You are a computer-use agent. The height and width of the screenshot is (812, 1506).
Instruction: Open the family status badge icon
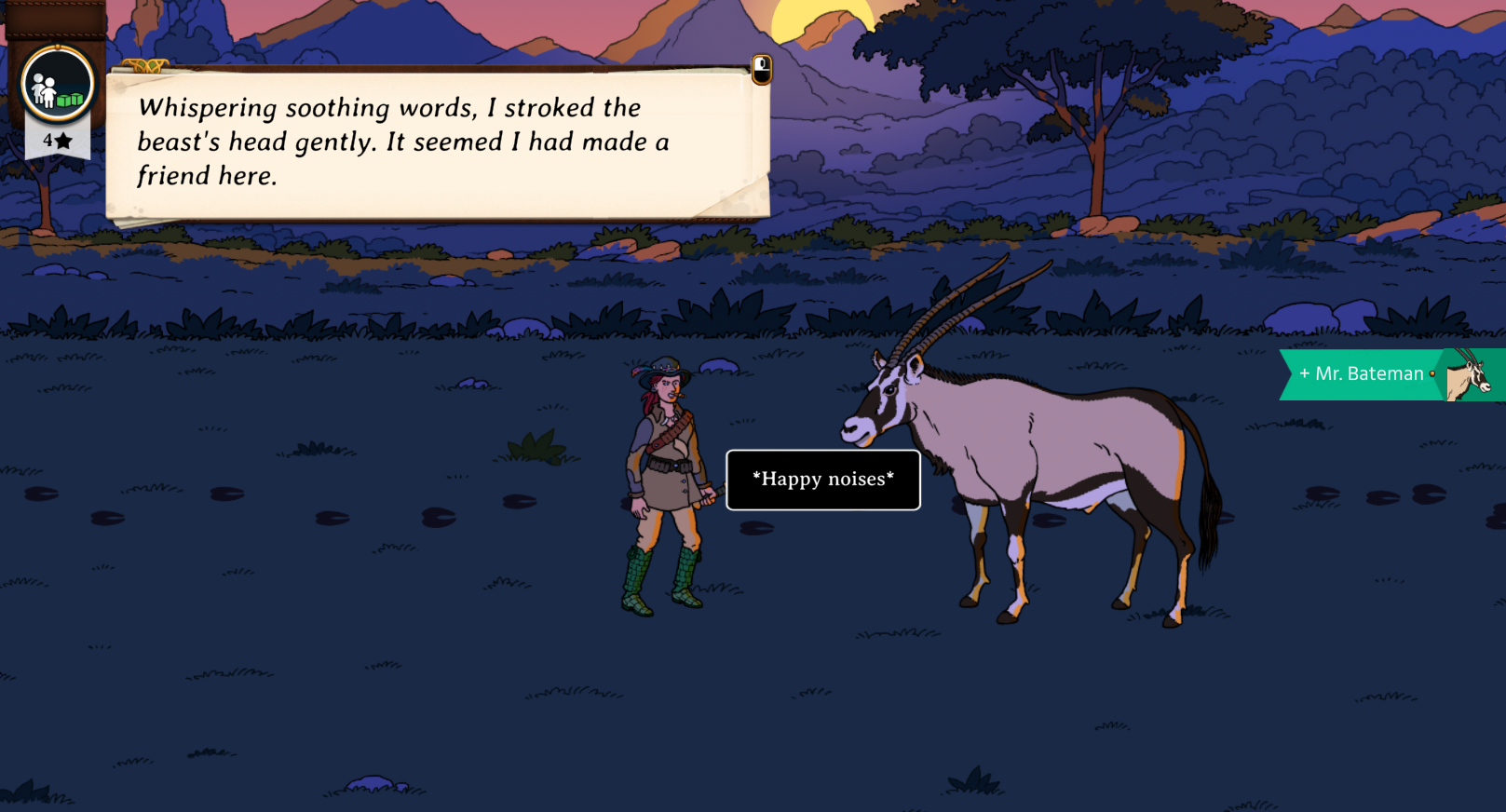click(58, 86)
